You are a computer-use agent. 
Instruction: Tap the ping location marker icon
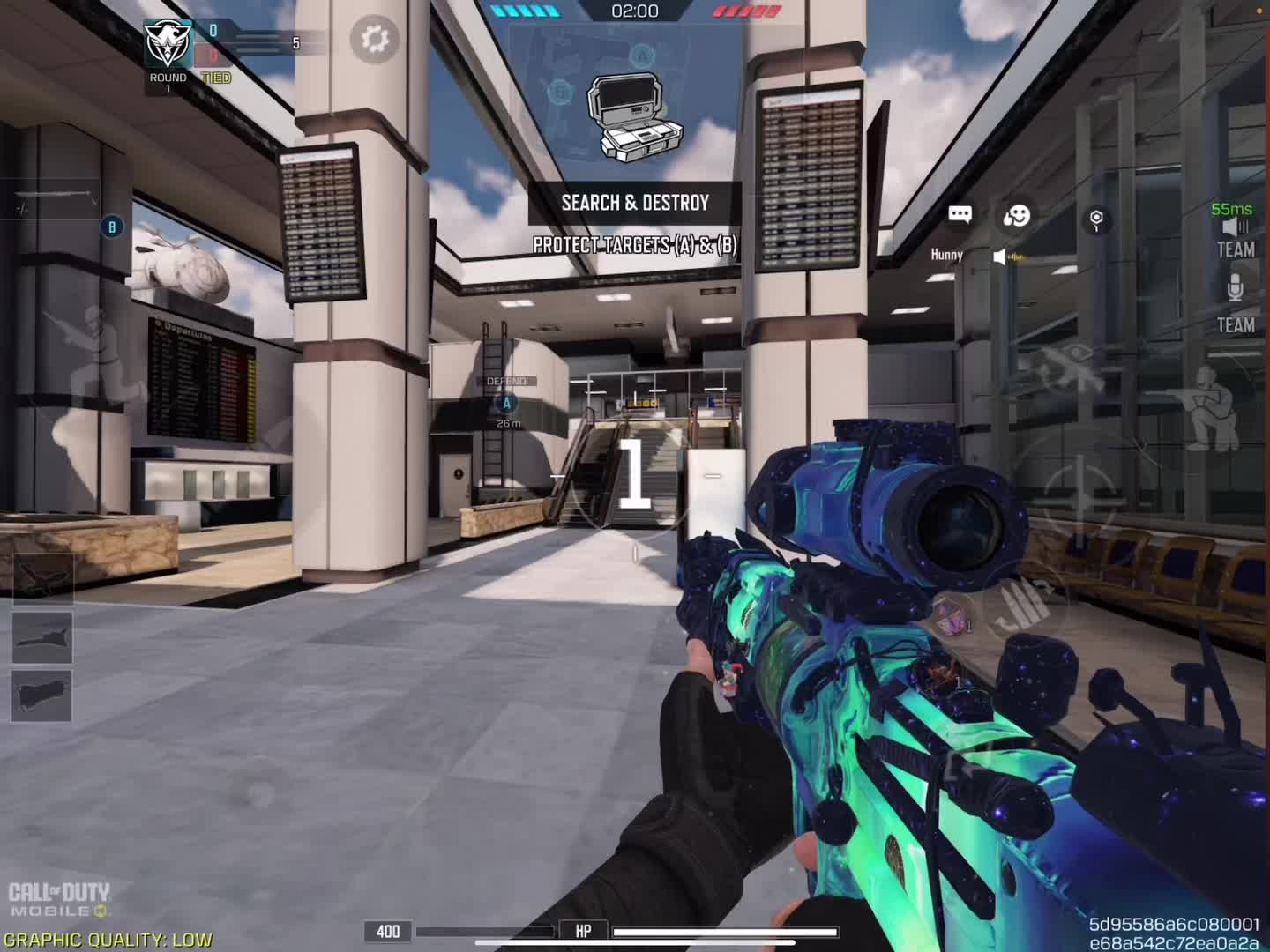(1096, 219)
